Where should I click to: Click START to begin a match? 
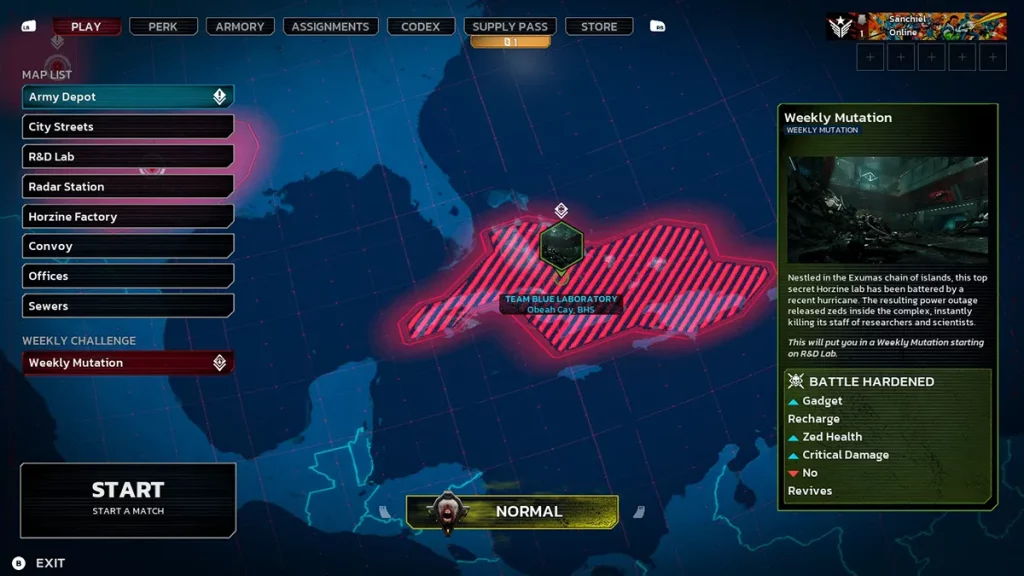[128, 498]
